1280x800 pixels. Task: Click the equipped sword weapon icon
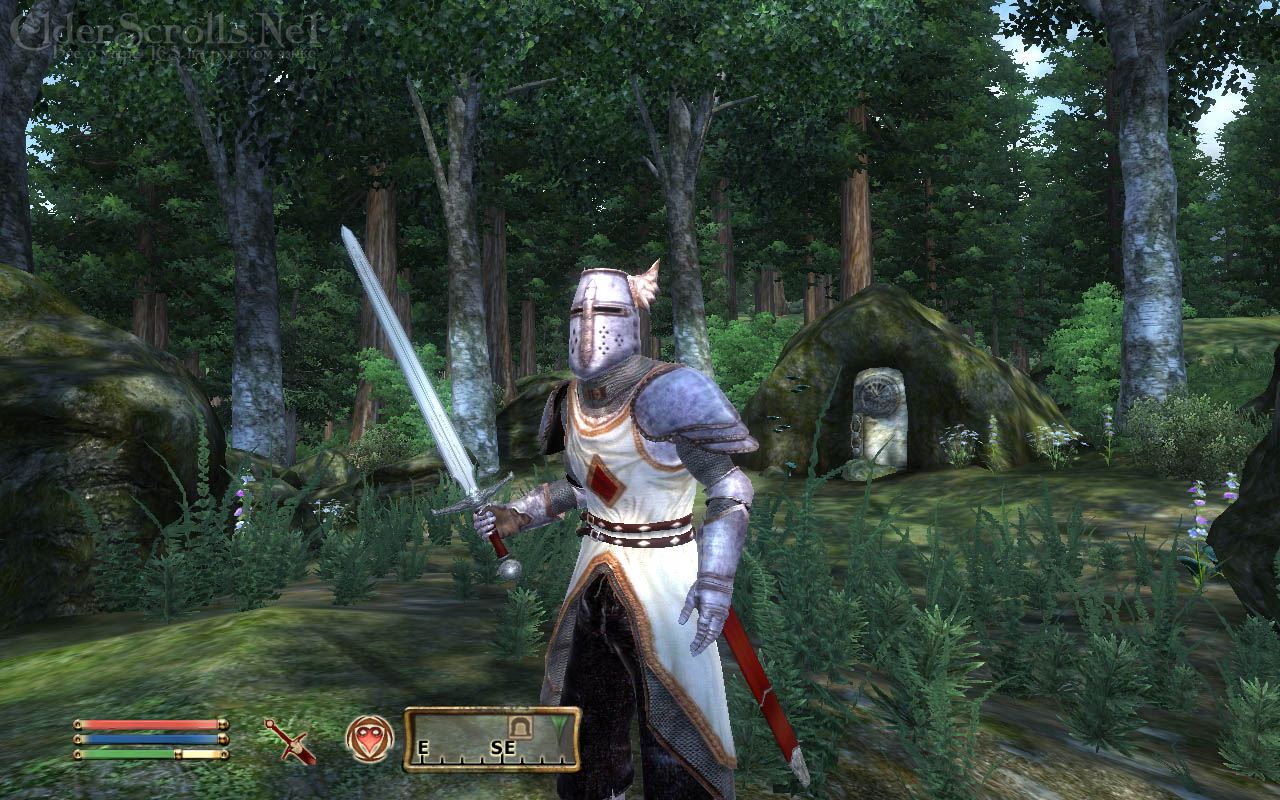290,741
